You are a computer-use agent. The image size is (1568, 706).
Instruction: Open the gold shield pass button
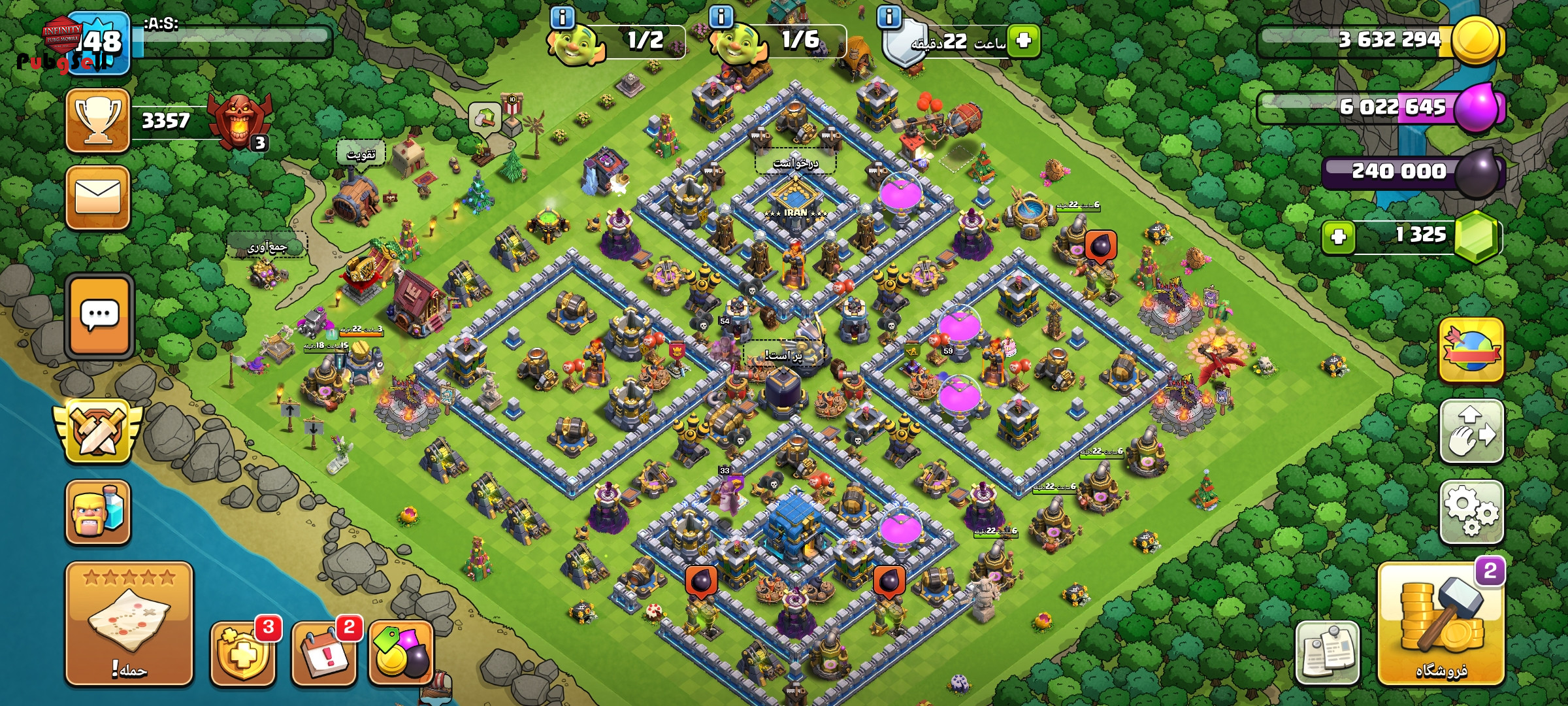(x=243, y=652)
